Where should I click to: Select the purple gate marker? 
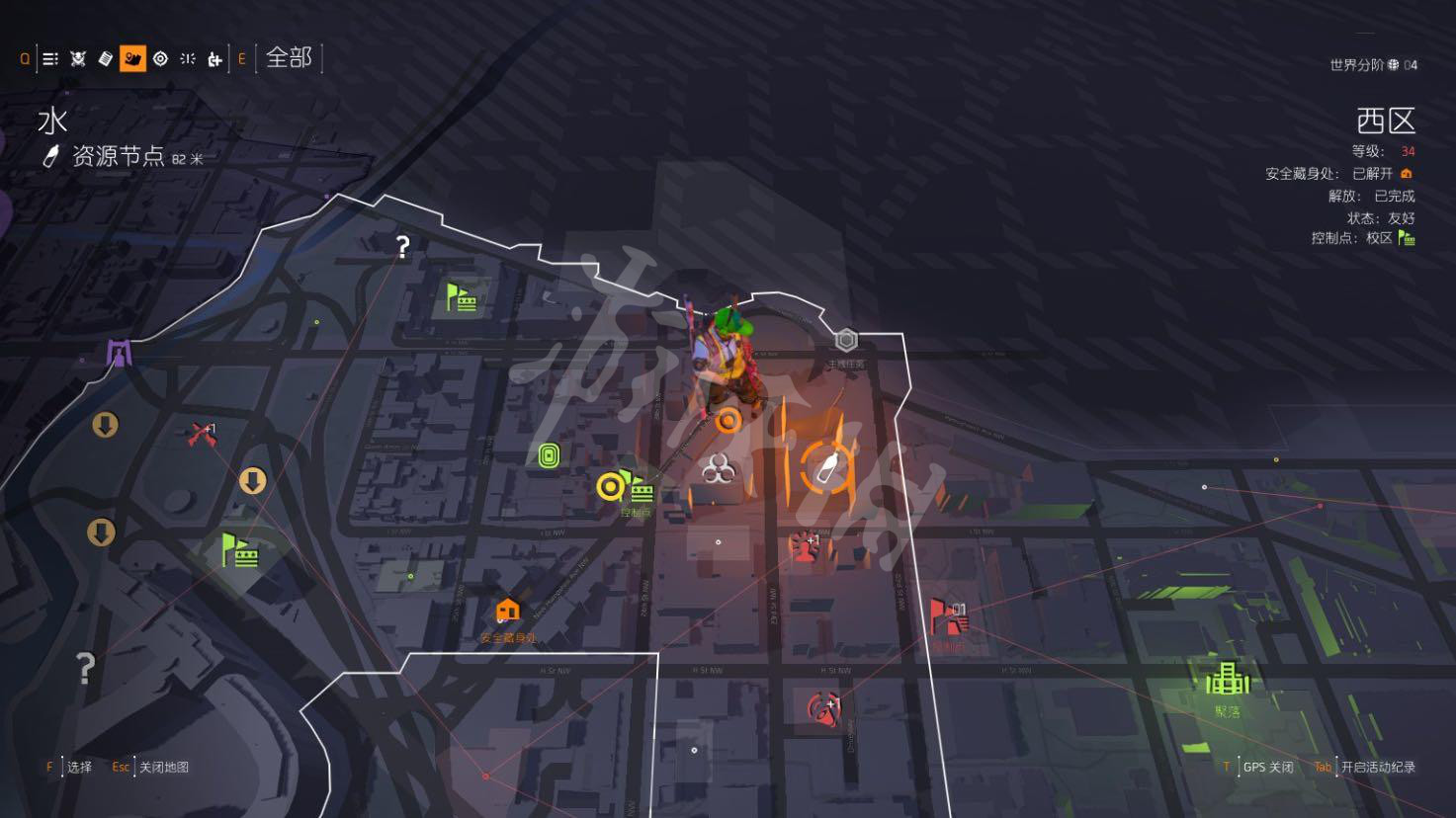click(120, 352)
